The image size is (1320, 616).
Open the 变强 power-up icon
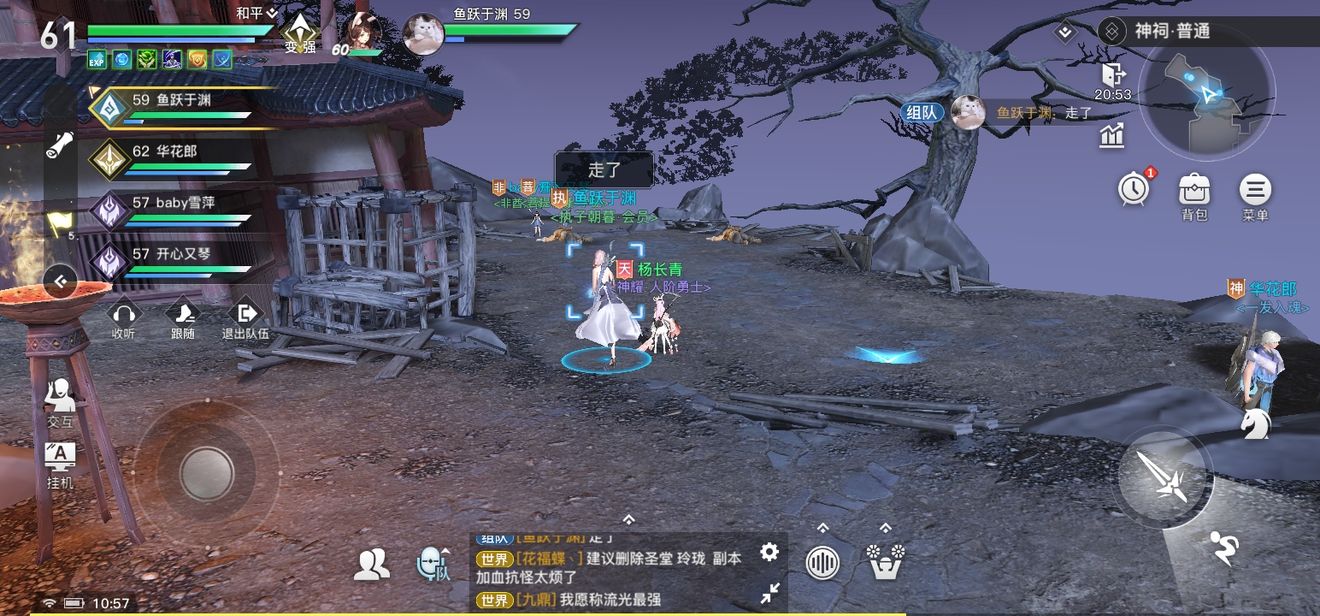click(300, 33)
